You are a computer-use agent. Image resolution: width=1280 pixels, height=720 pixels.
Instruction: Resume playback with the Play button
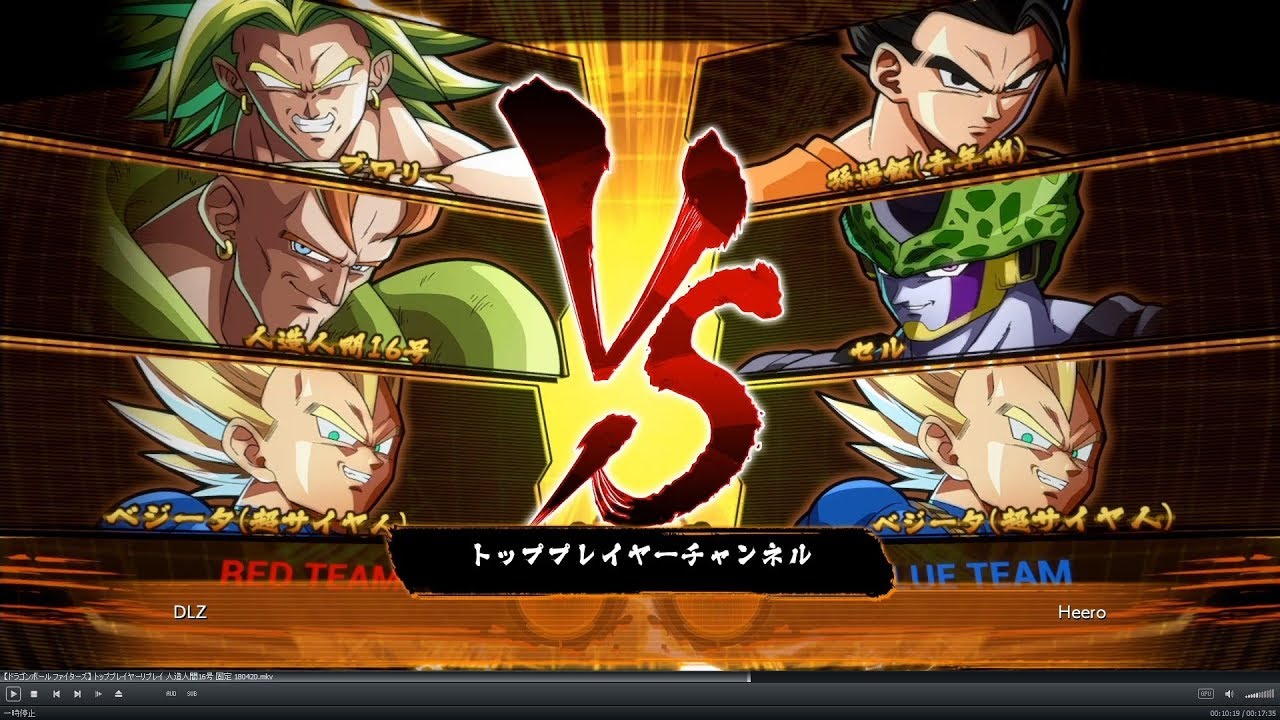click(x=12, y=694)
